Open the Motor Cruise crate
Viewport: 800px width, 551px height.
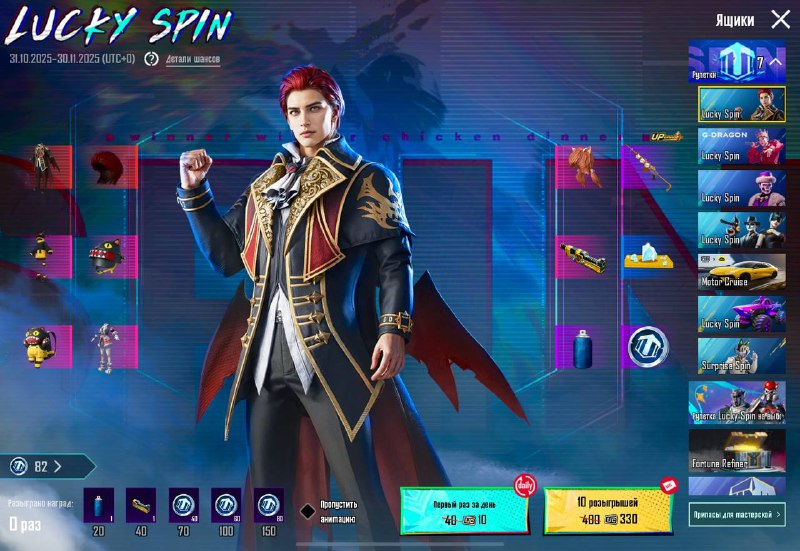pyautogui.click(x=742, y=271)
